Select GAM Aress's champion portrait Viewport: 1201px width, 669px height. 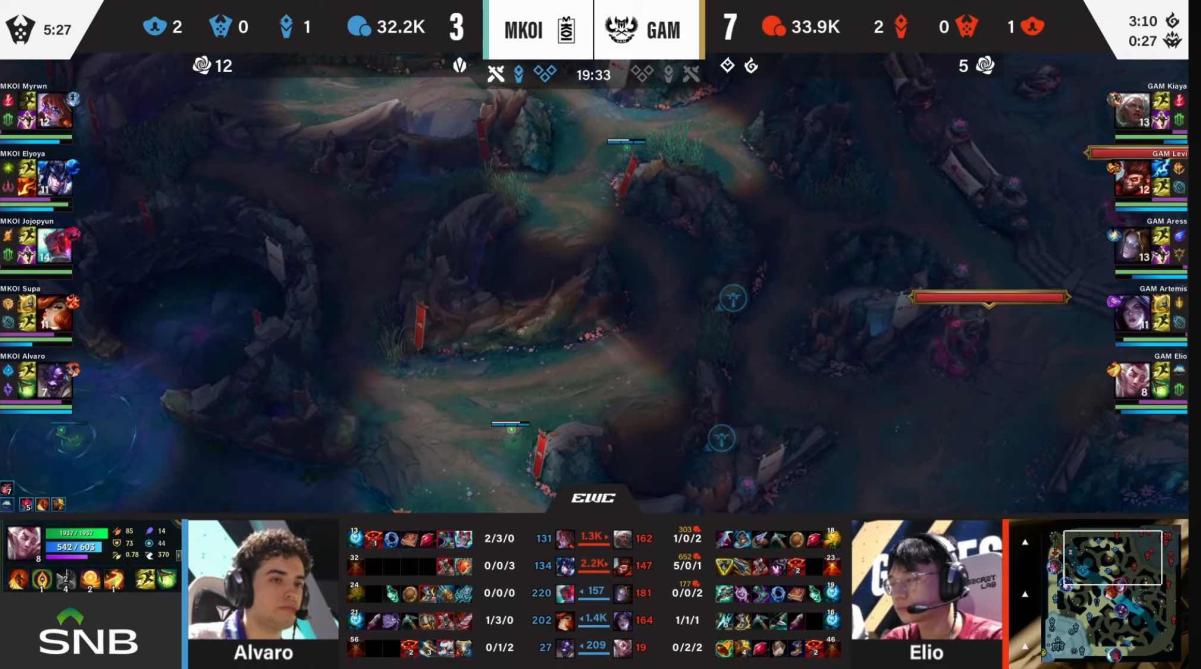[1131, 245]
